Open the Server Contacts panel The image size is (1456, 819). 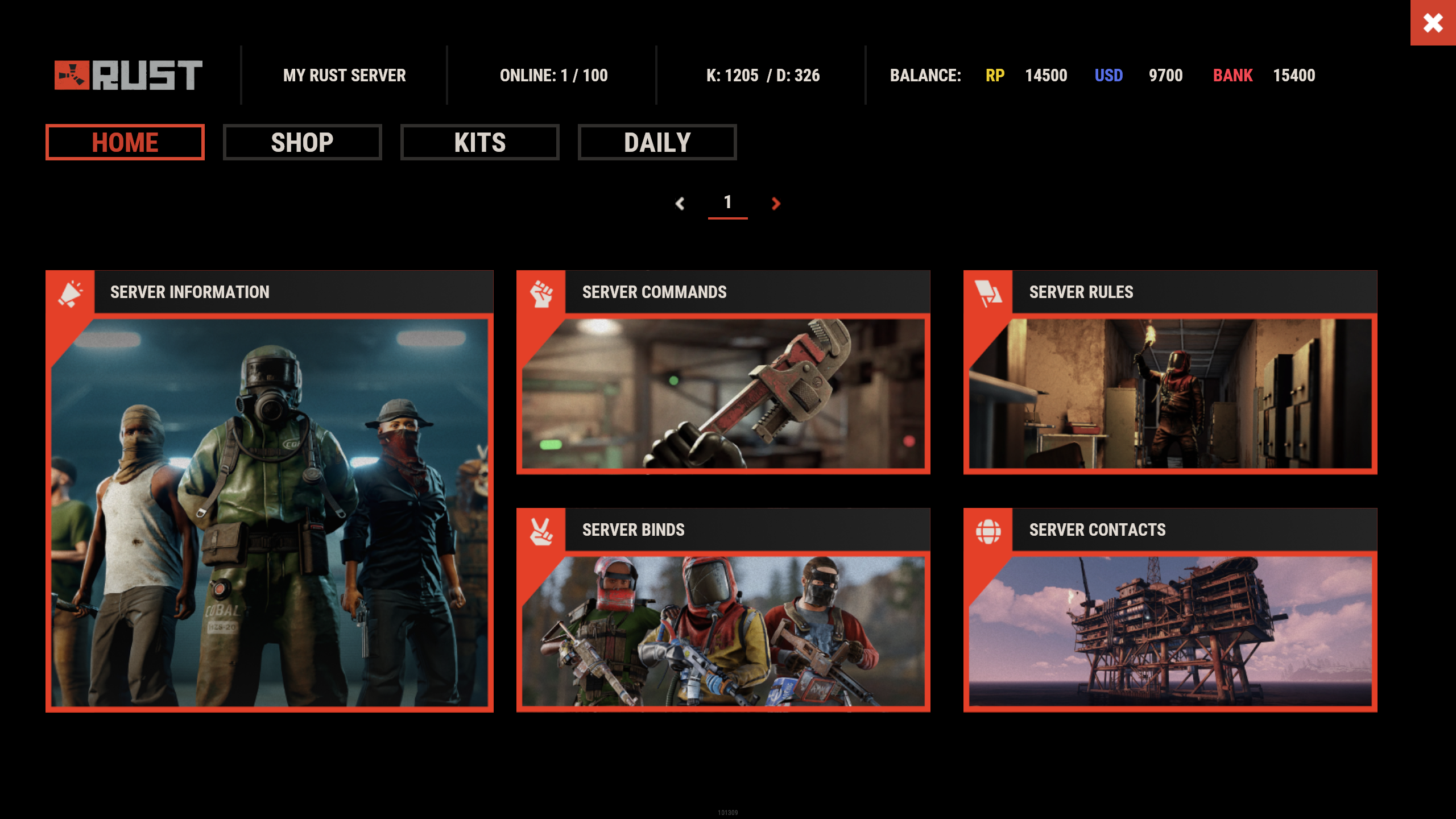pyautogui.click(x=1170, y=610)
